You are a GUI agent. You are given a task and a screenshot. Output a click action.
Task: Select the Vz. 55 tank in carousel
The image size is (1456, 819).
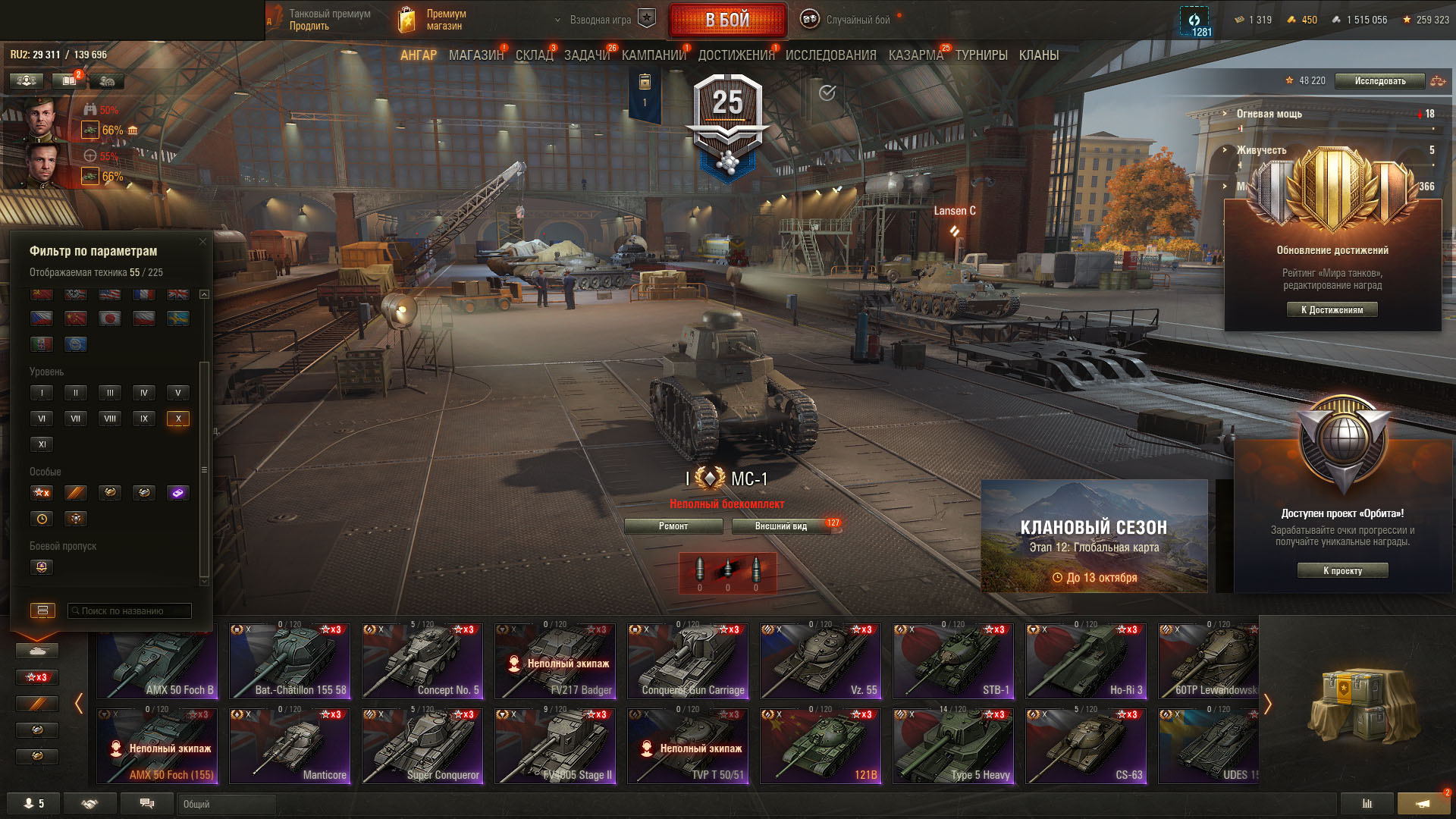tap(821, 661)
